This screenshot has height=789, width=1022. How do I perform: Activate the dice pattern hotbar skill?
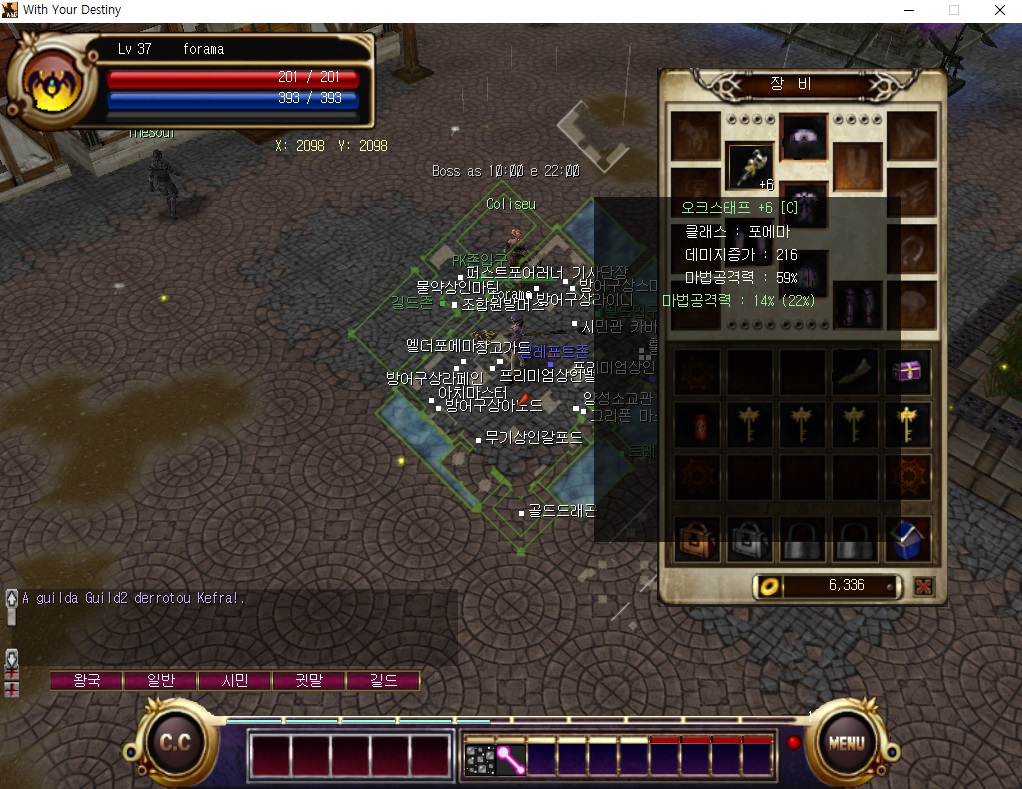[x=480, y=759]
